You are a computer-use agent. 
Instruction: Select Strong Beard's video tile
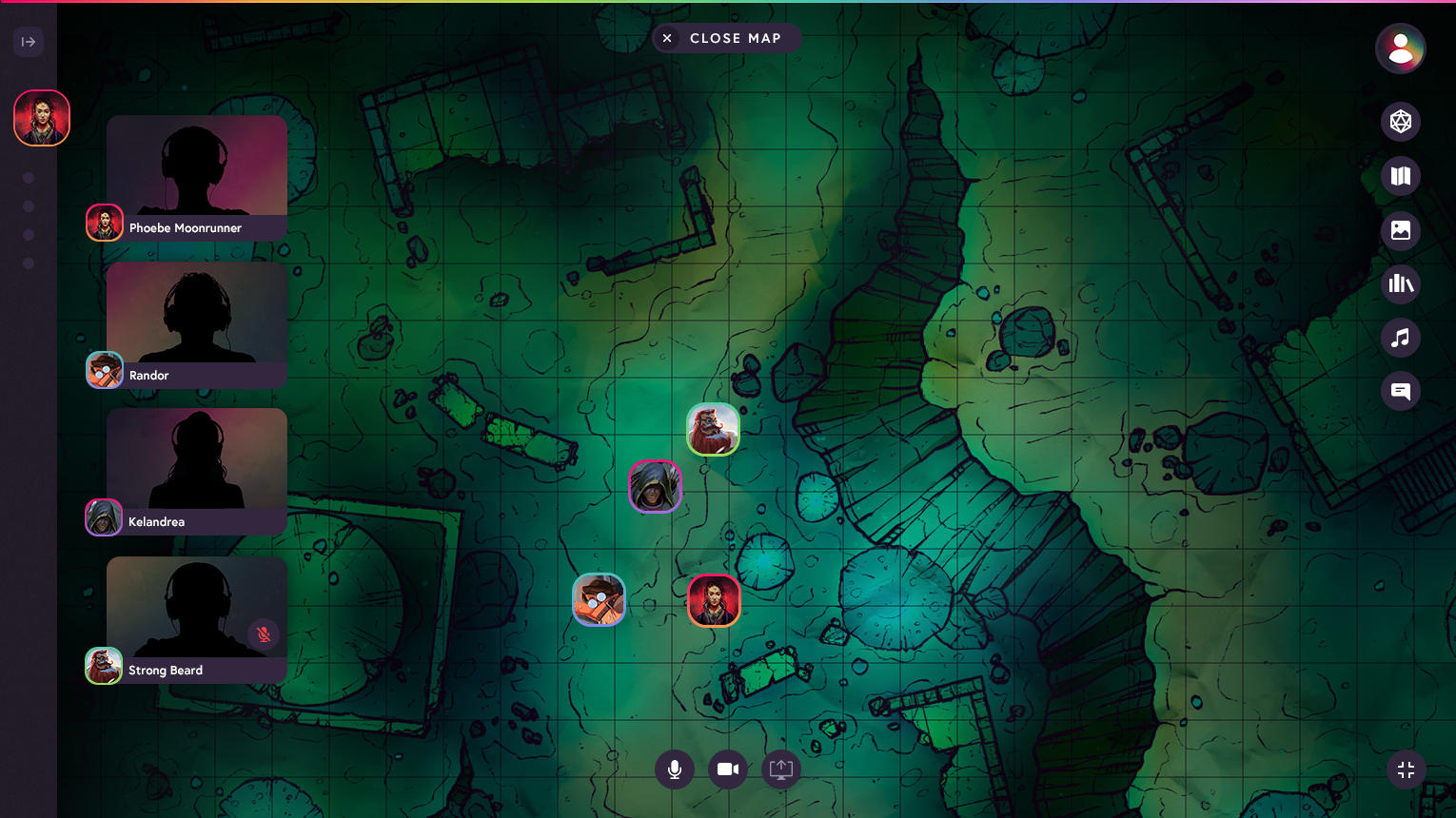[x=197, y=609]
